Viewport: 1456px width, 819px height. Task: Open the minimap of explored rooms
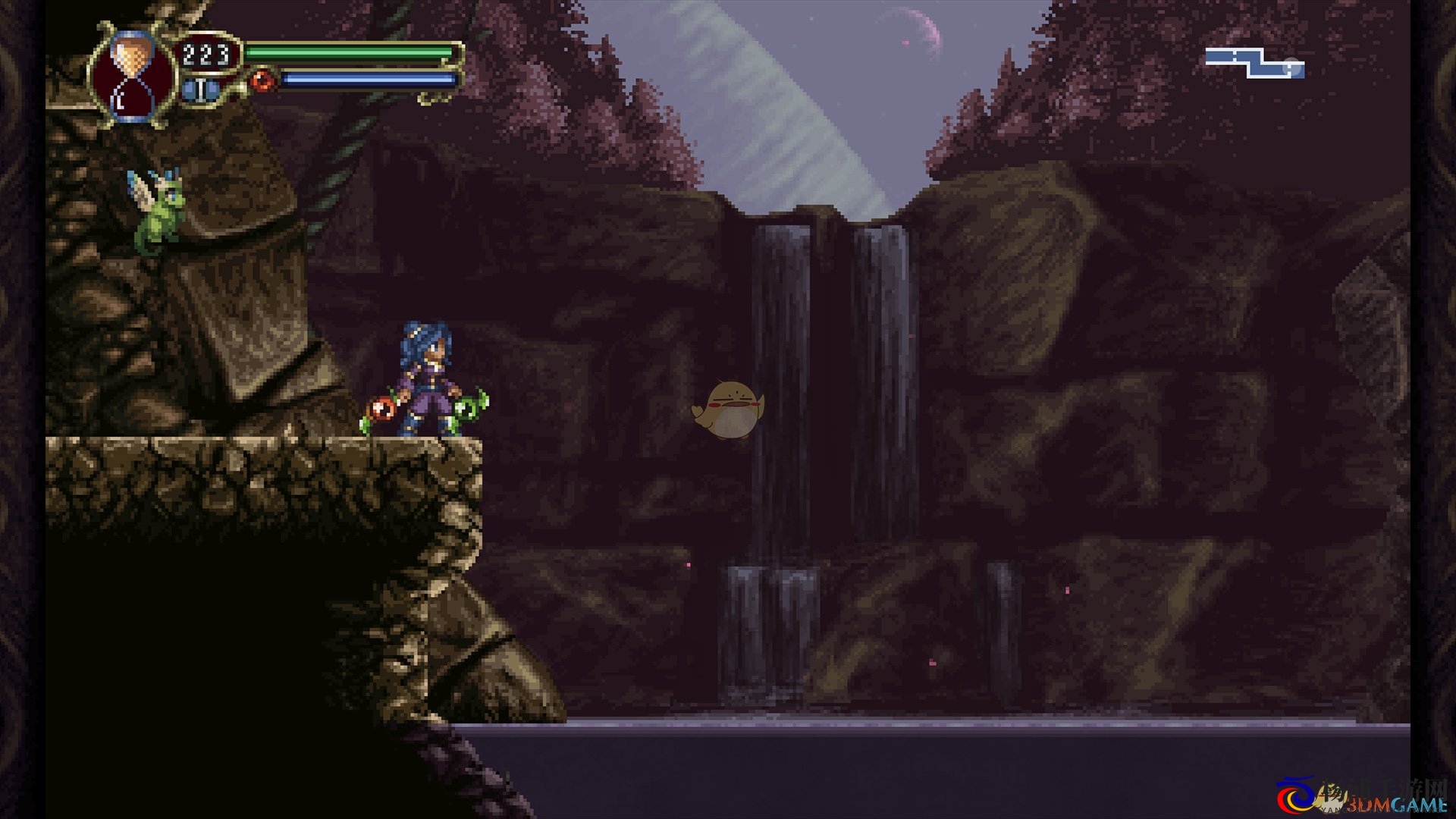click(1254, 63)
